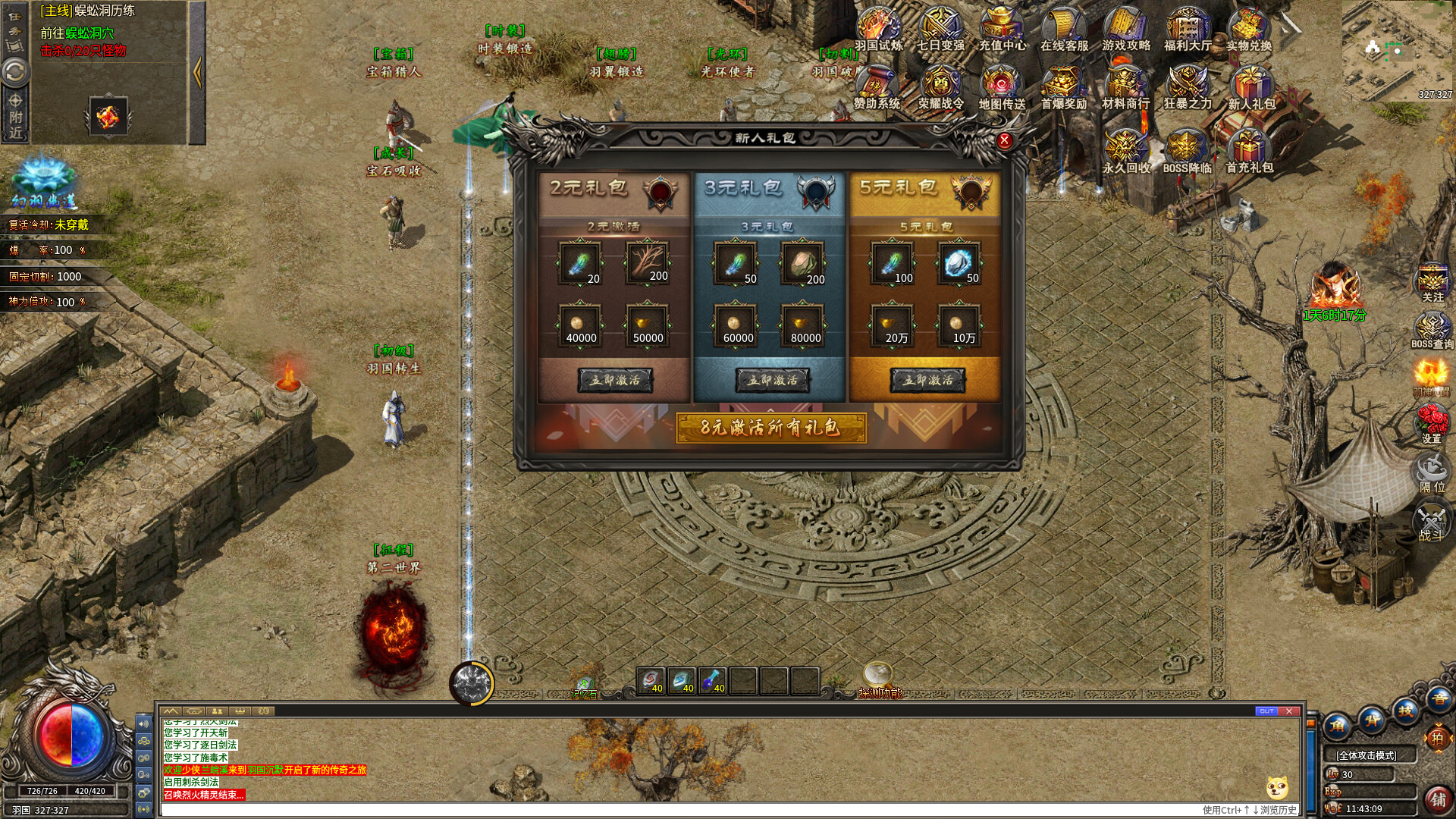Open the 福利大厅 welfare hall

point(1188,29)
